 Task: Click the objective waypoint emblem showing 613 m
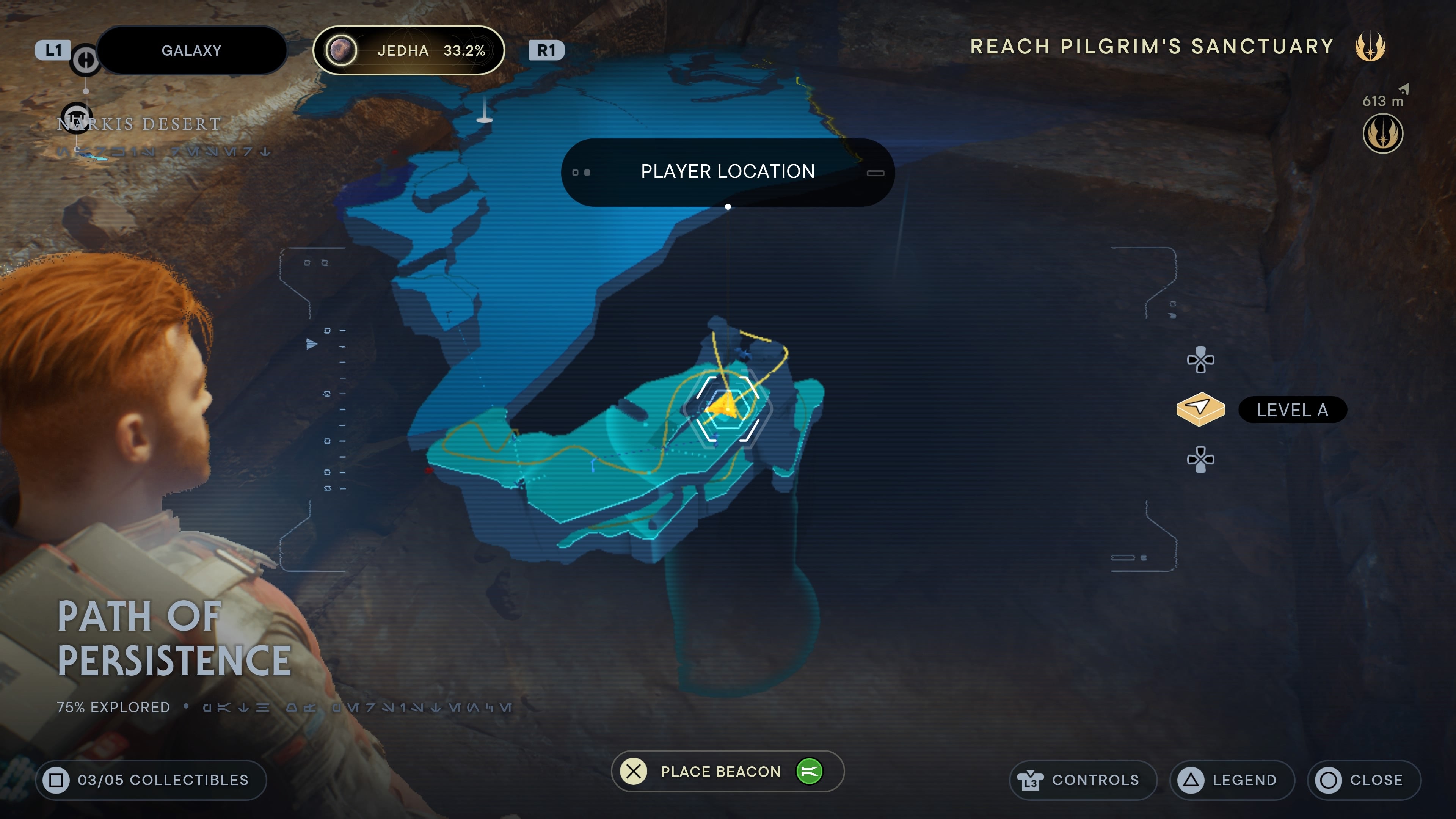[x=1382, y=133]
